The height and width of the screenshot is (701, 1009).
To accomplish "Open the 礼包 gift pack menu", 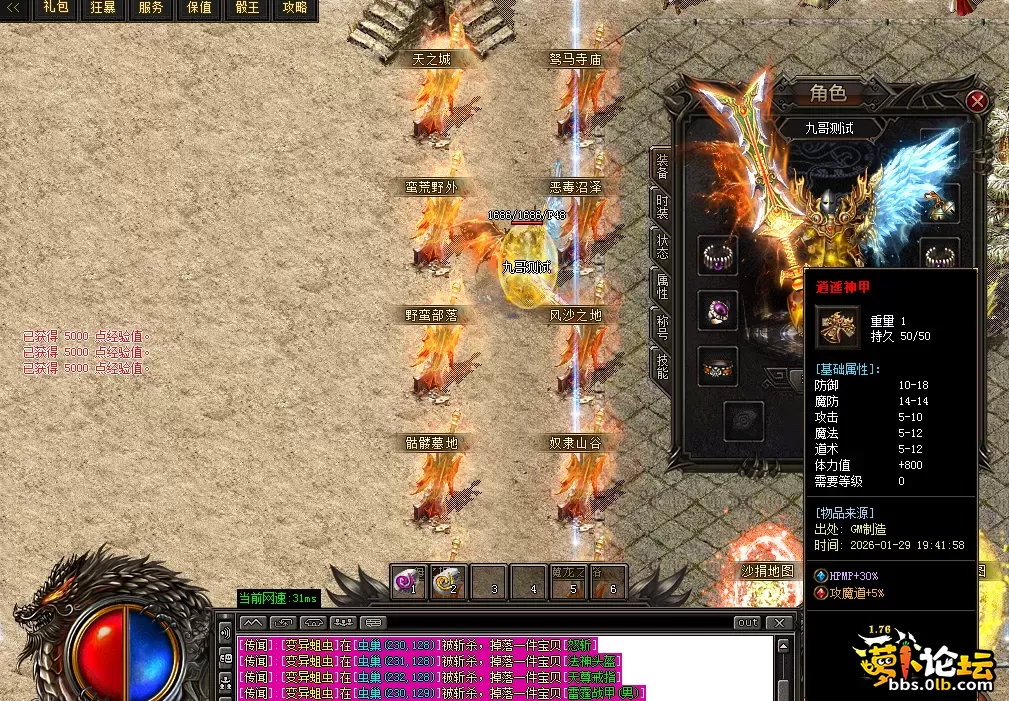I will click(54, 8).
